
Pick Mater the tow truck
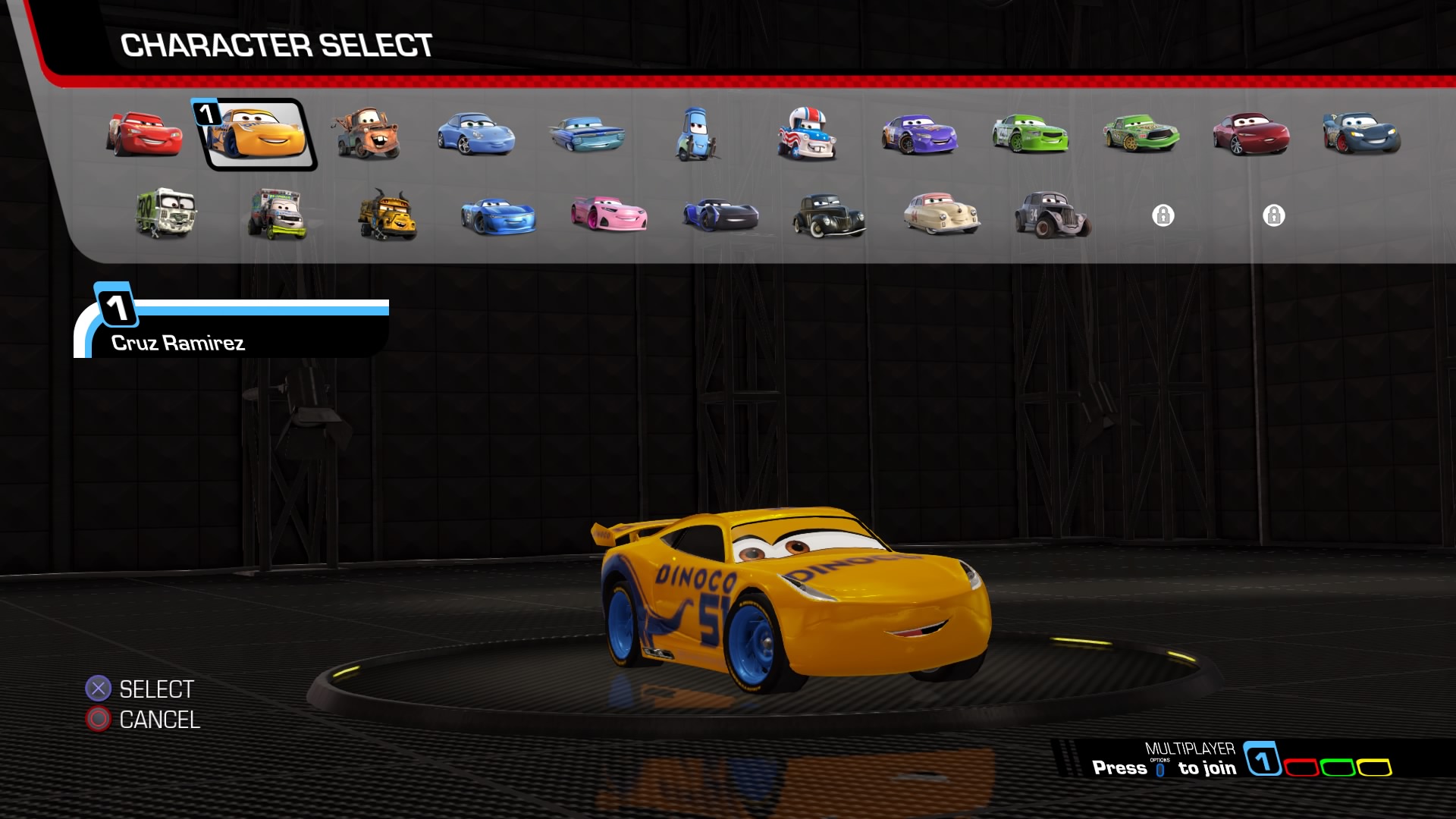click(366, 134)
